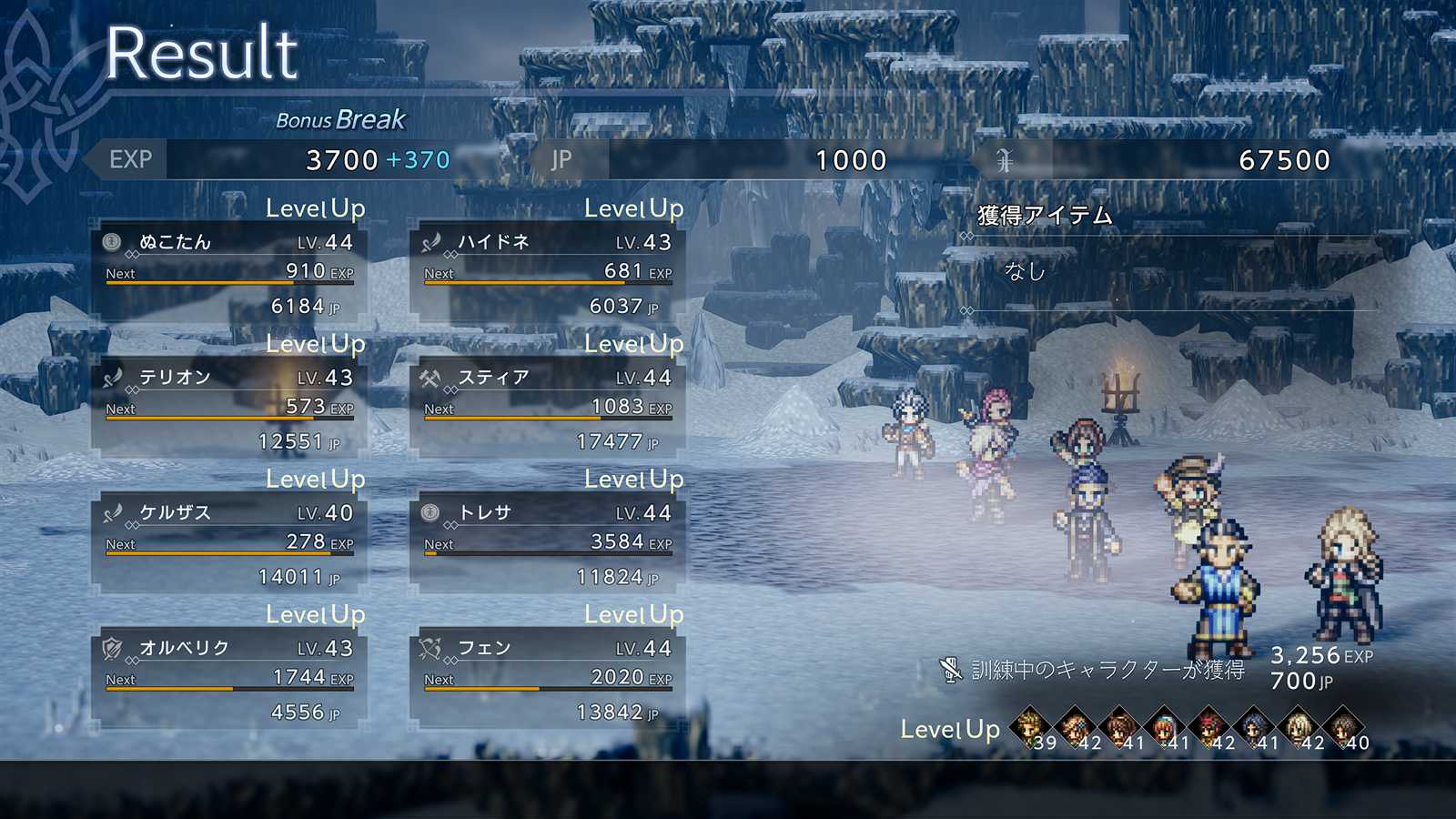Click スティア's character result card
Image resolution: width=1456 pixels, height=819 pixels.
pos(548,409)
